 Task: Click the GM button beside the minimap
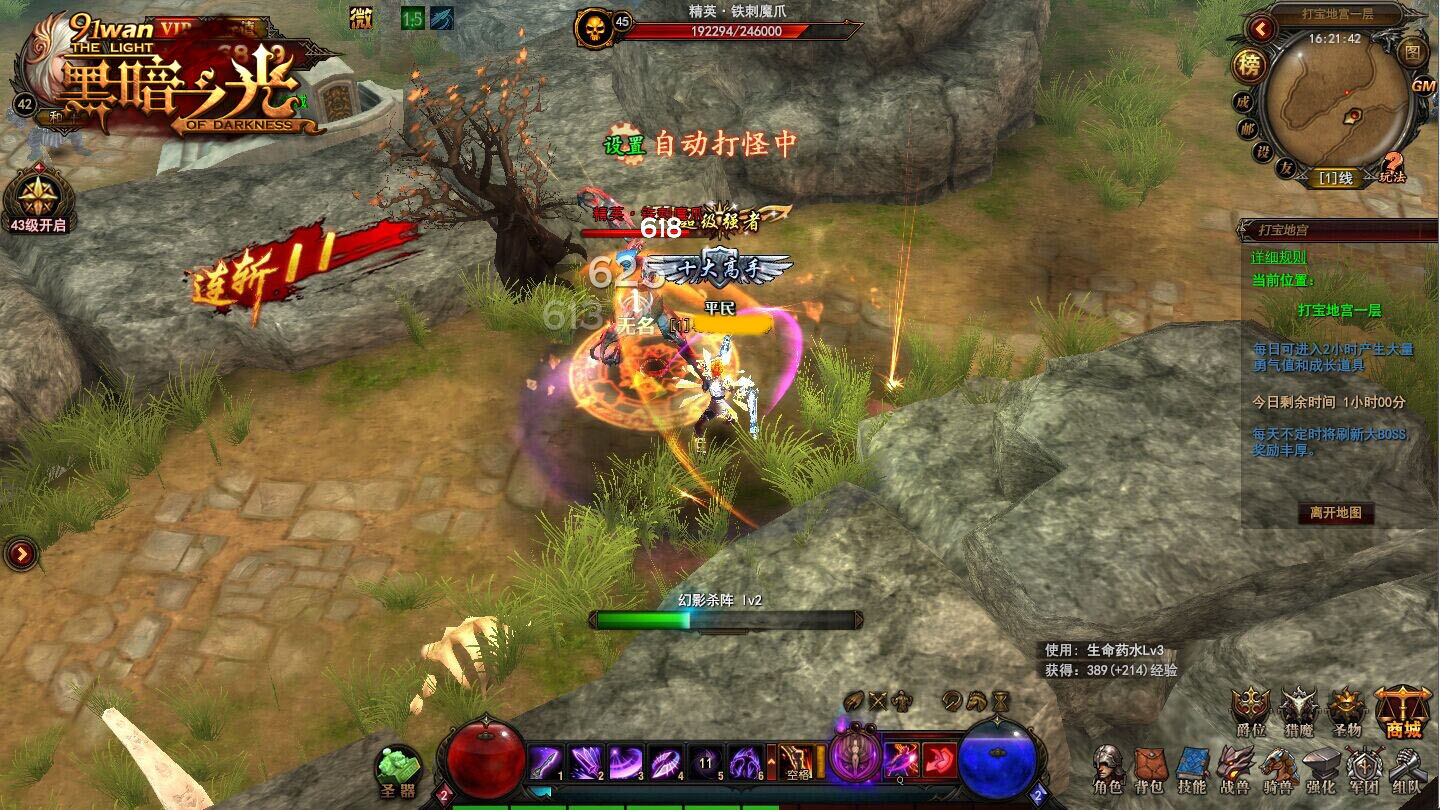(1423, 86)
